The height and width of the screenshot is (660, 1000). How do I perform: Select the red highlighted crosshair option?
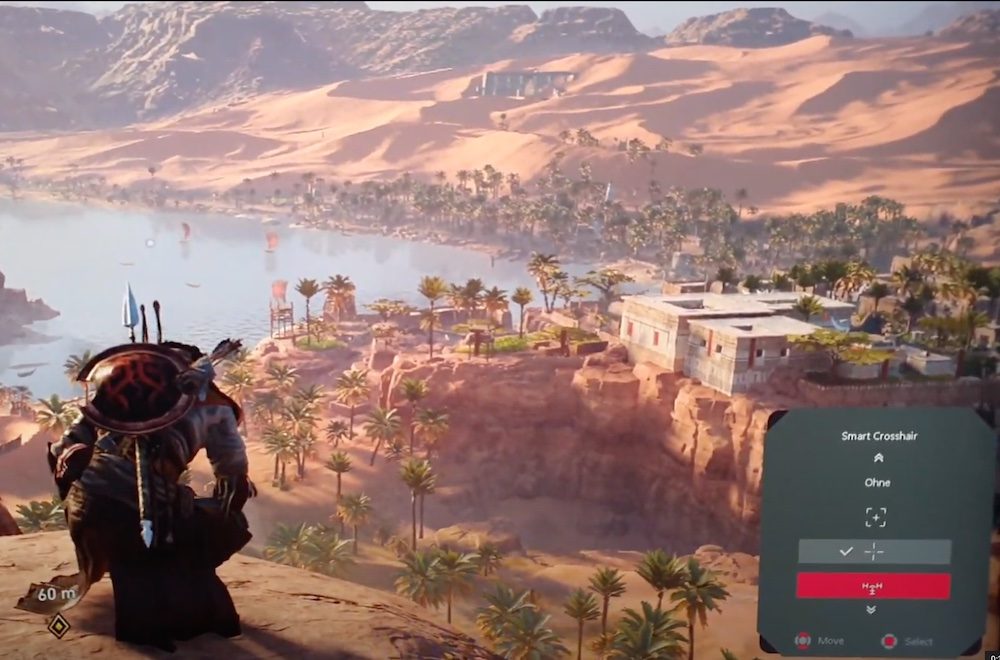point(873,586)
